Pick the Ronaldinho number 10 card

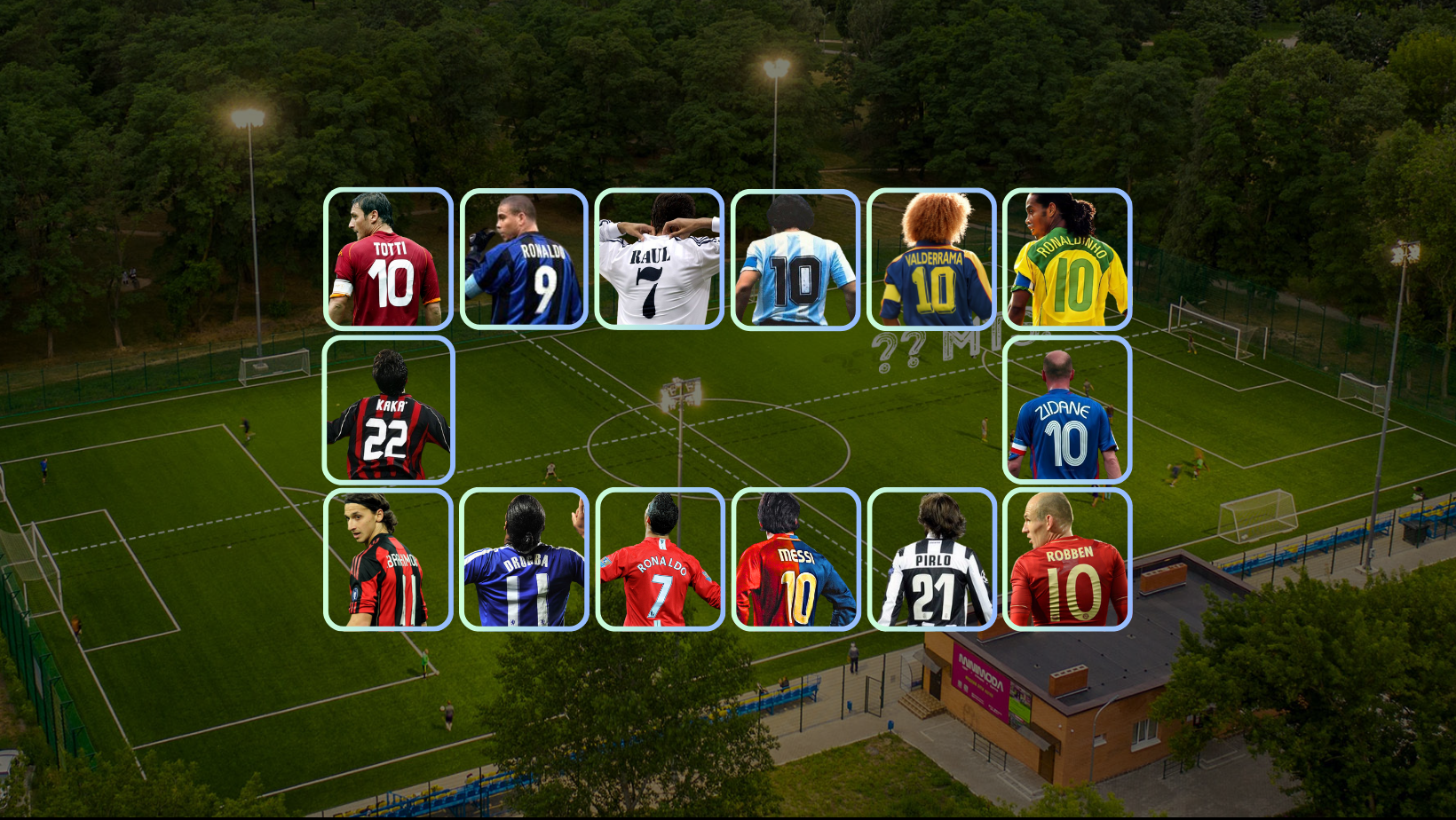[x=1067, y=259]
